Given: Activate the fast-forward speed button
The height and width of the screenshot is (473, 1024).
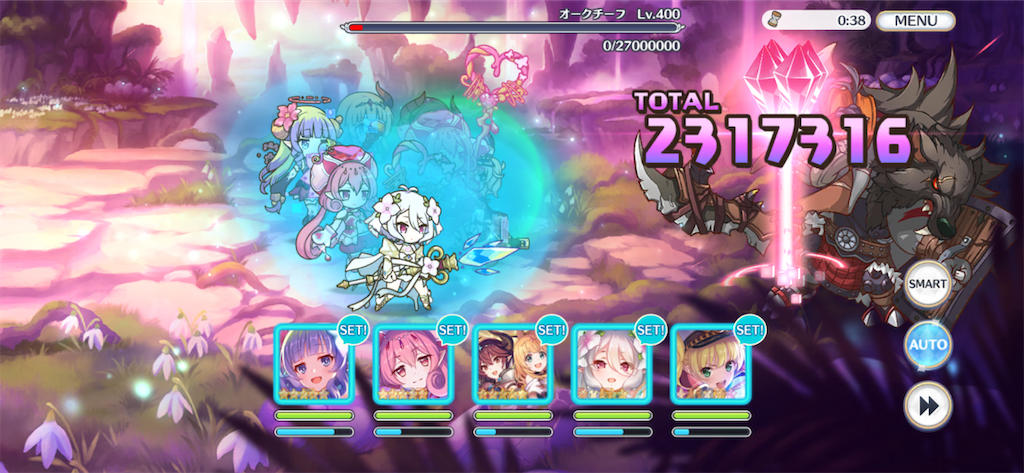Looking at the screenshot, I should 926,407.
